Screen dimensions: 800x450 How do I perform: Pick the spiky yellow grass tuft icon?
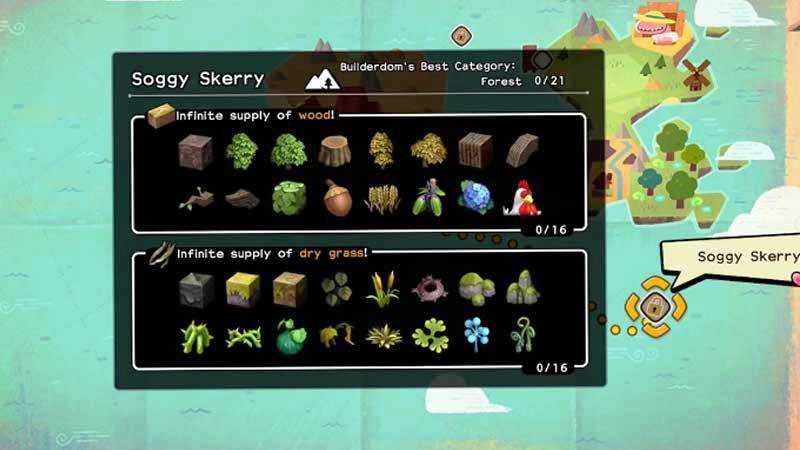pyautogui.click(x=382, y=334)
